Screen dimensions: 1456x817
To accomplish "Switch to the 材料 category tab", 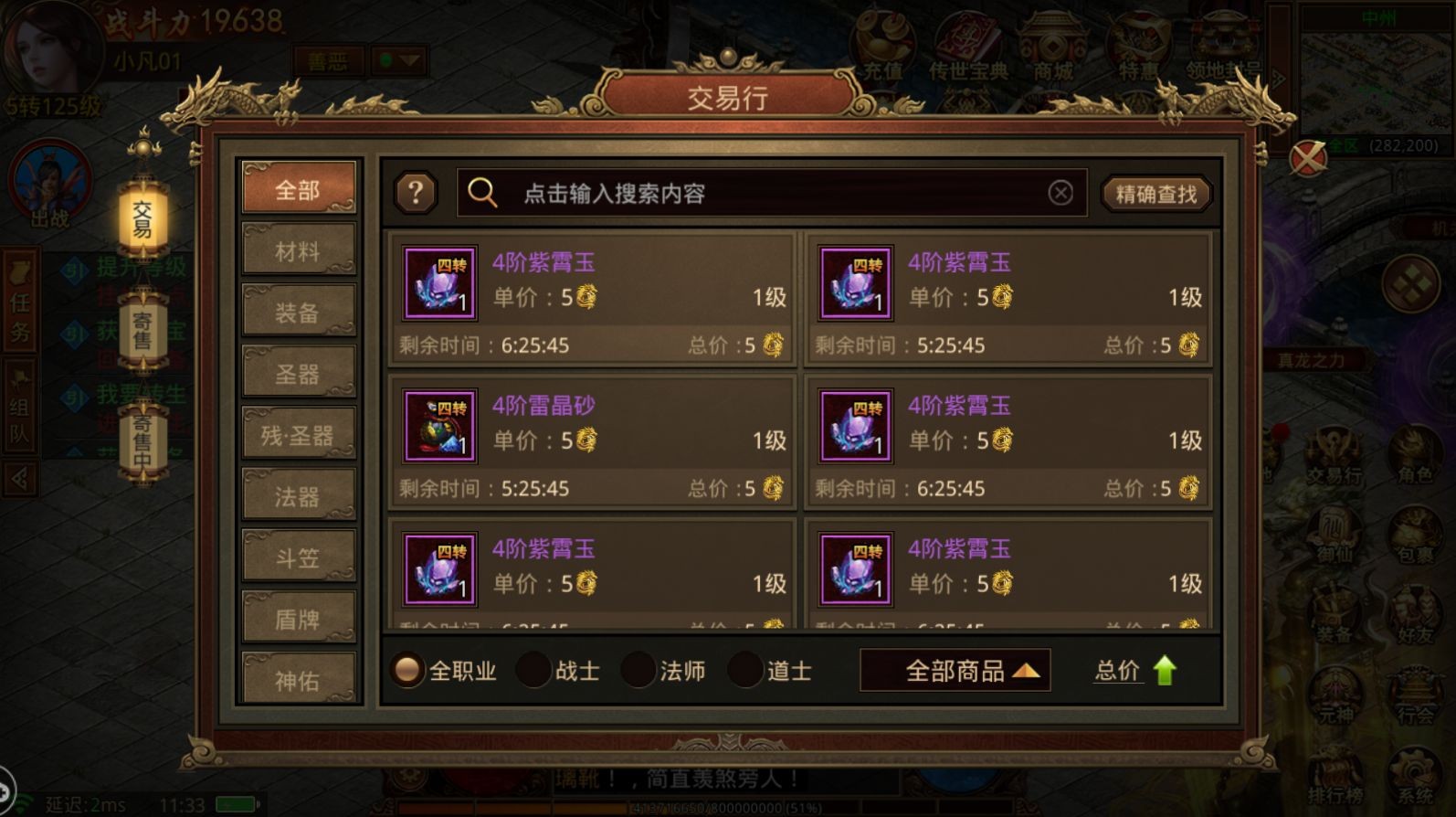I will pos(298,249).
